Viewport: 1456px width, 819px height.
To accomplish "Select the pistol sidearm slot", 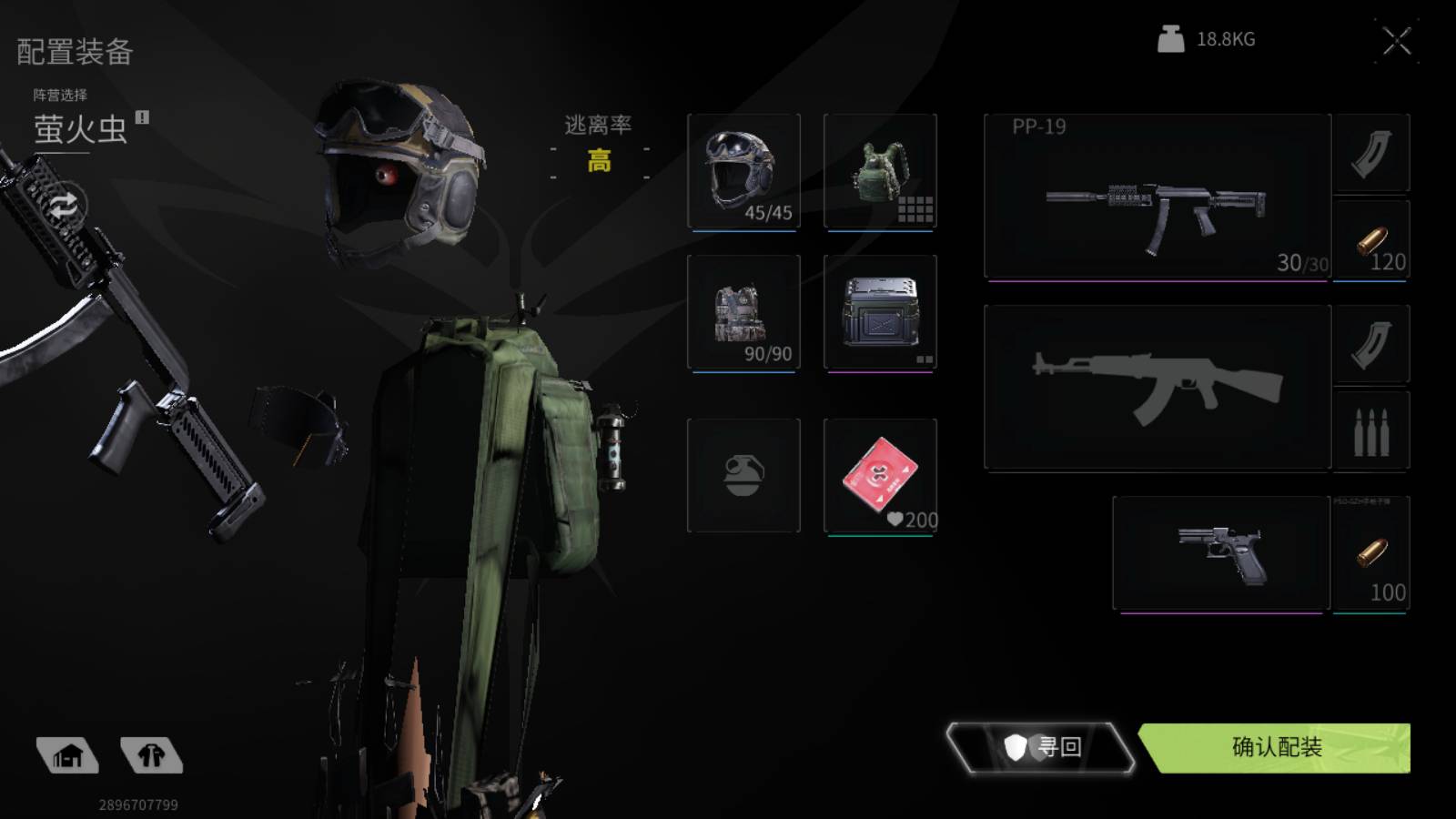I will click(1220, 552).
